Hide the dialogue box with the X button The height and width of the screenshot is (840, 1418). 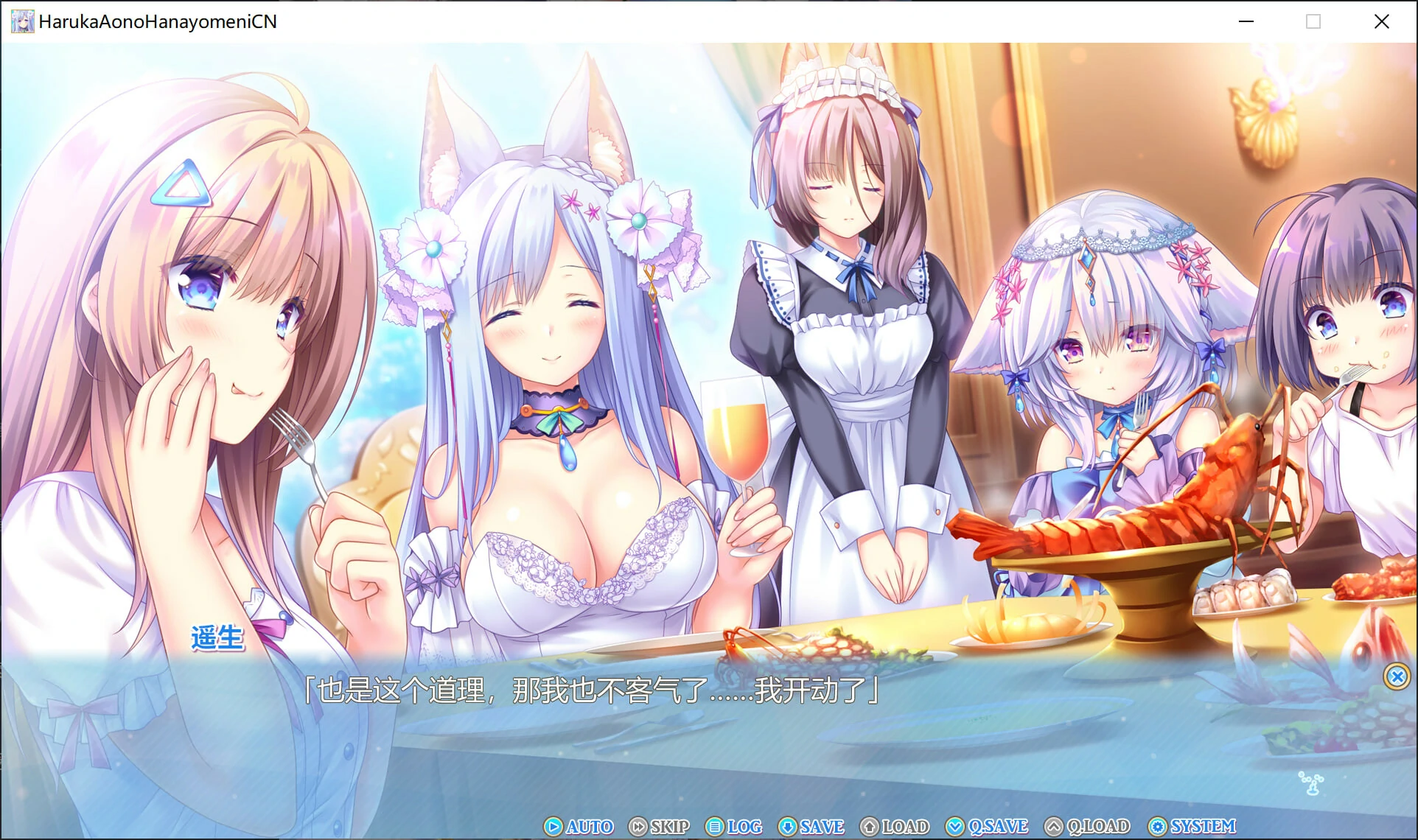coord(1397,677)
